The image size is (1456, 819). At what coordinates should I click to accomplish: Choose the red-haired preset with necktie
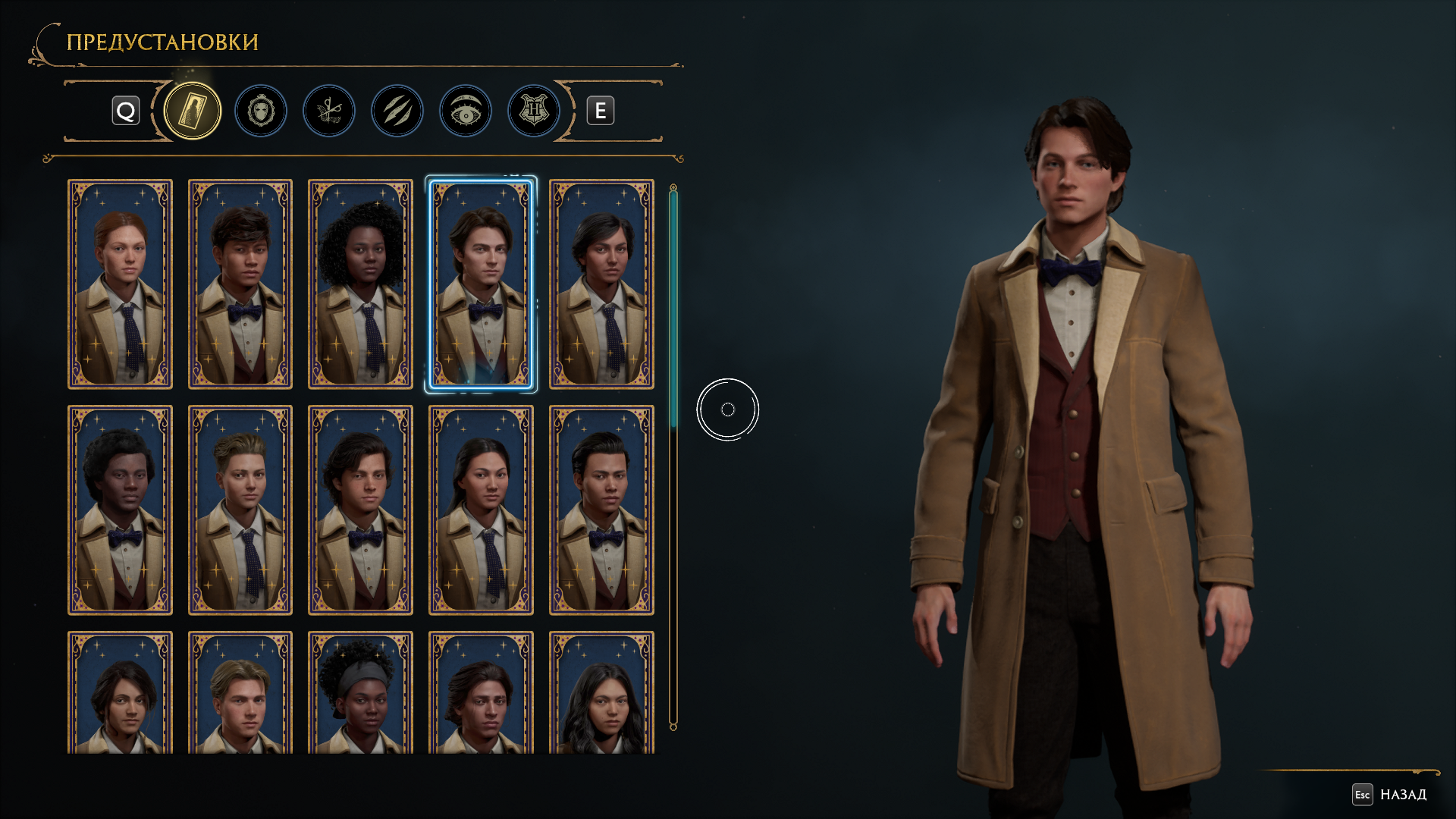coord(120,284)
